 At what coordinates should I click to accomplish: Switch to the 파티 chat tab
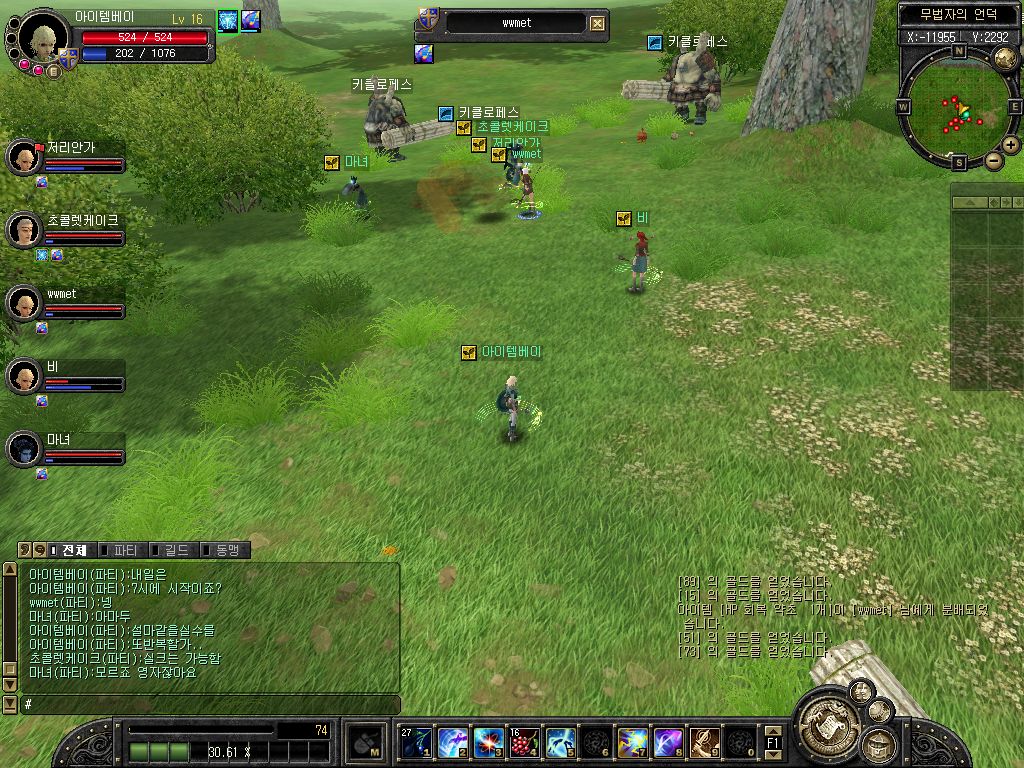click(124, 550)
